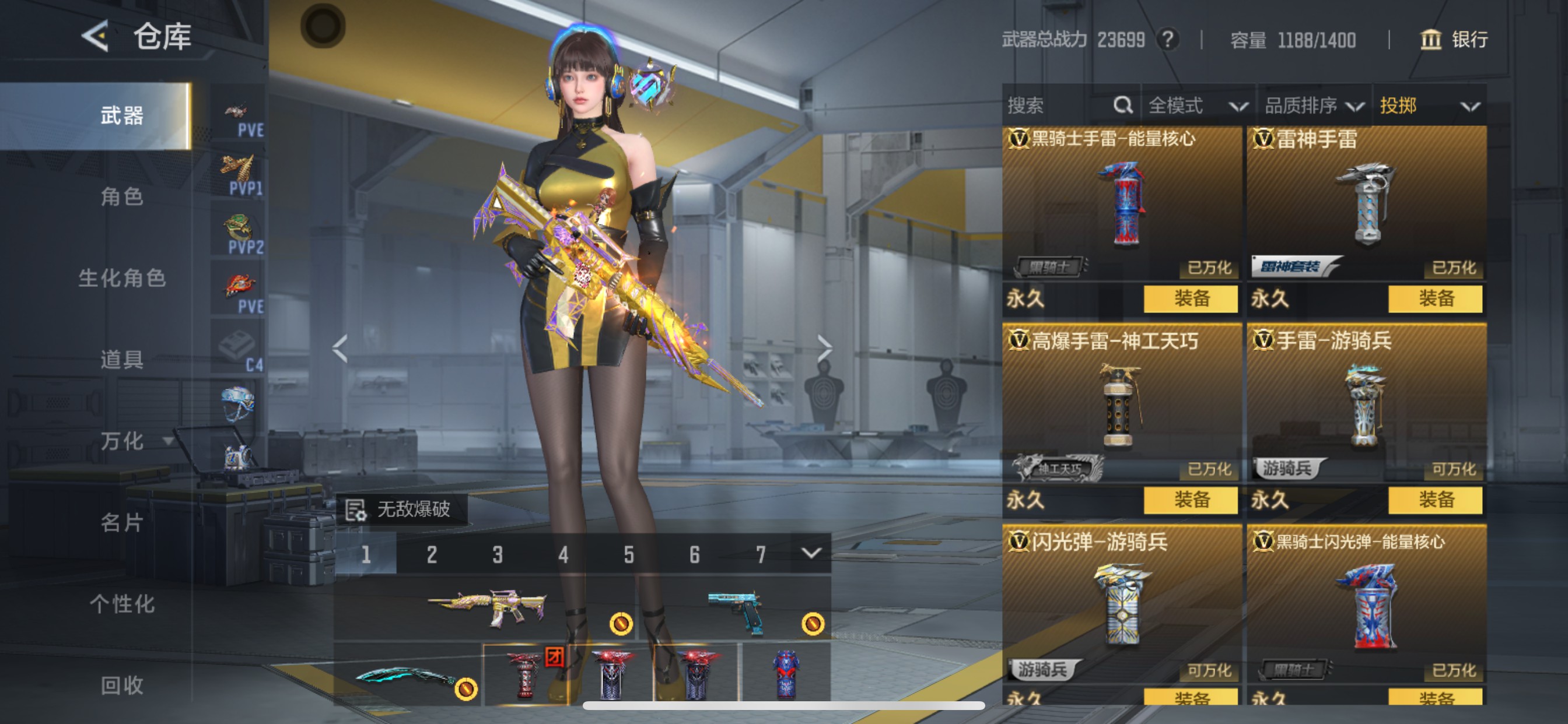1568x724 pixels.
Task: Select the 手雷-游骑兵 item card
Action: 1366,405
